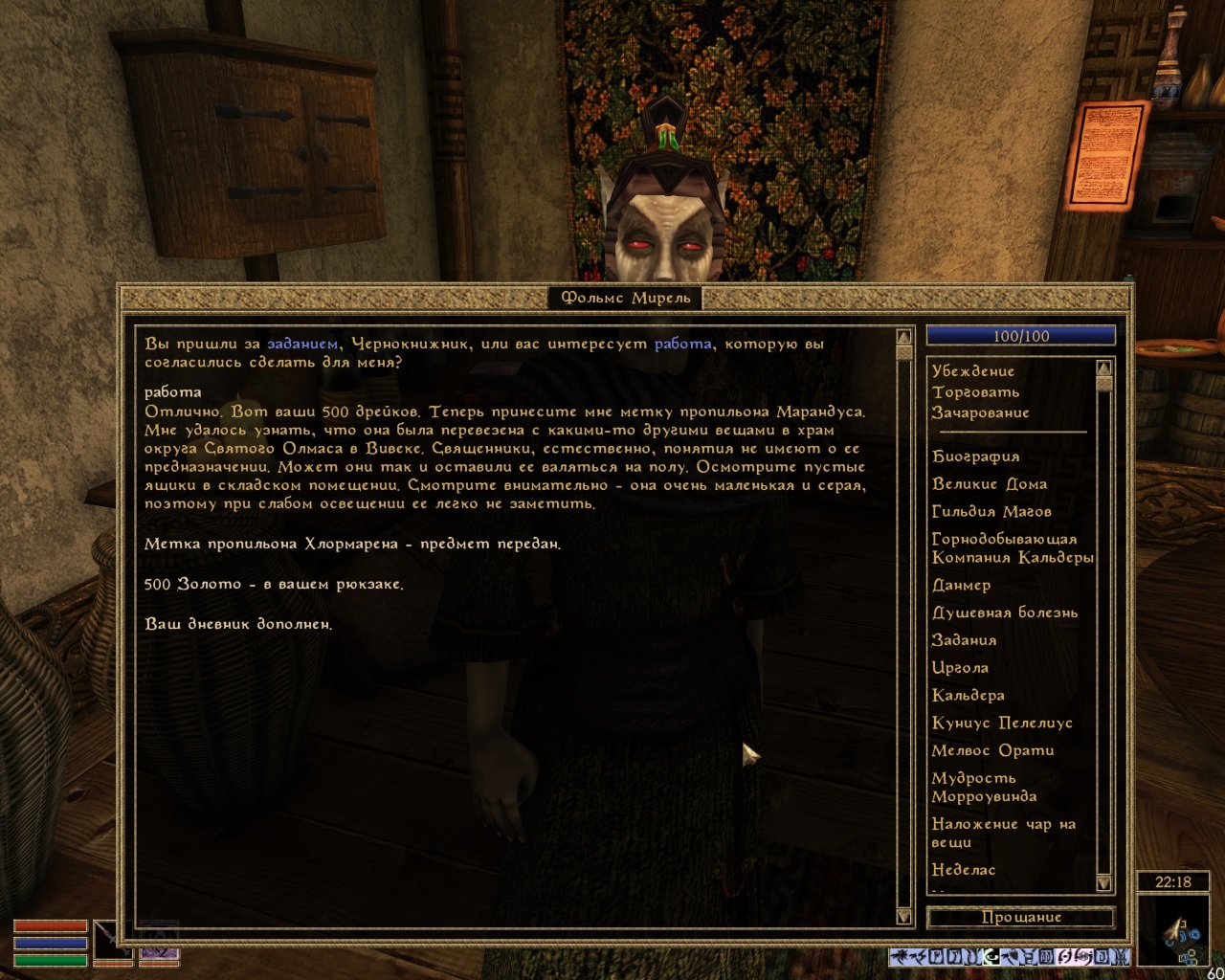The height and width of the screenshot is (980, 1225).
Task: Select the Мелвос Орати topic
Action: click(x=992, y=751)
